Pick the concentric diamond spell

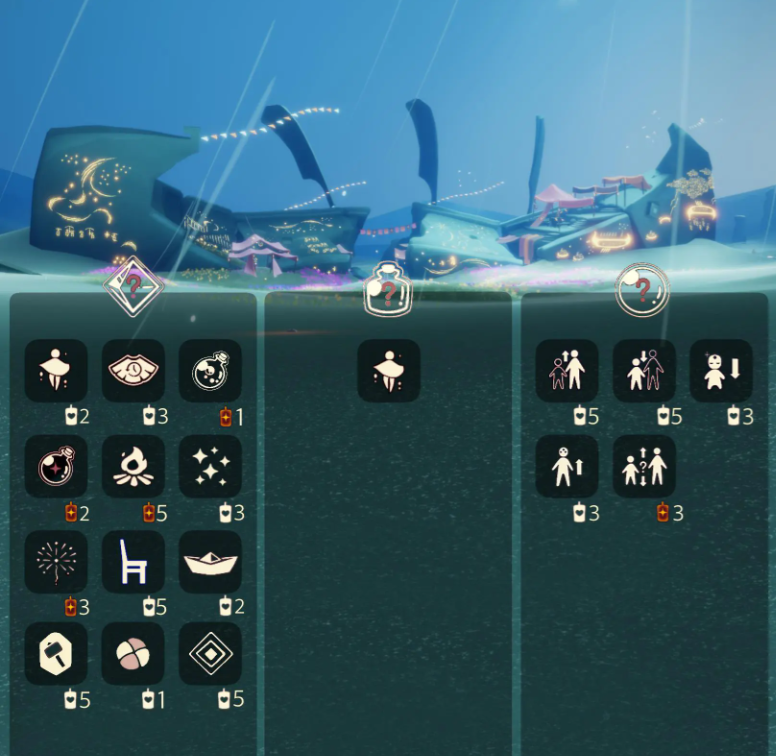coord(210,654)
